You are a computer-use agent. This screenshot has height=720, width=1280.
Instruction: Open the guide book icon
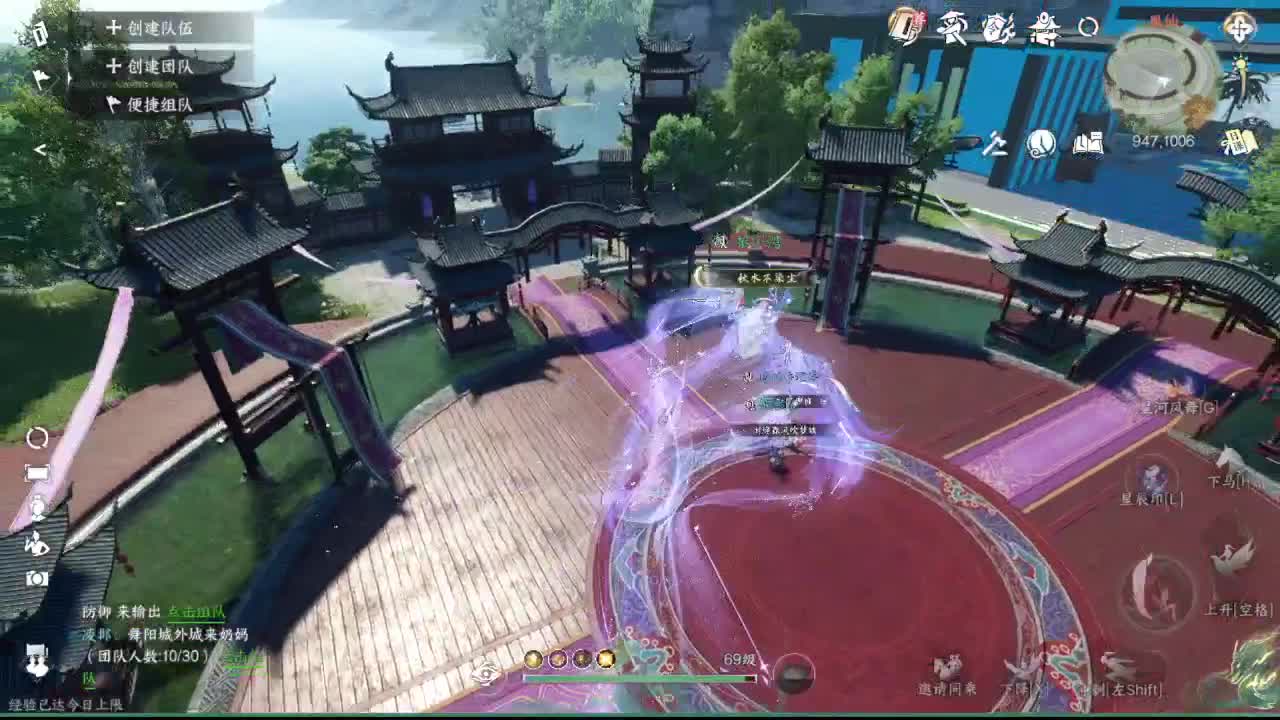tap(1090, 143)
